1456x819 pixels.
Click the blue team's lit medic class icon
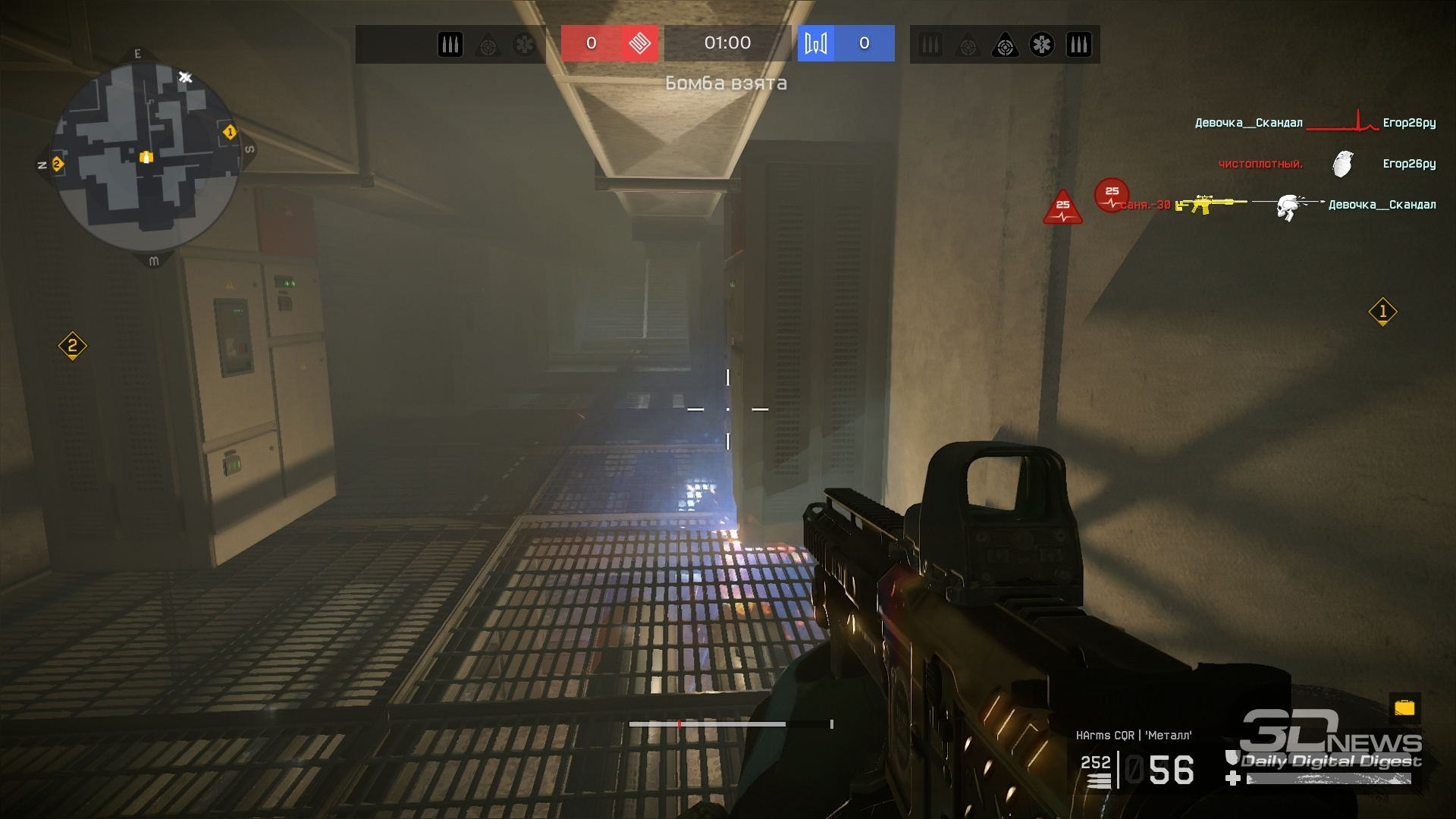pyautogui.click(x=1041, y=45)
